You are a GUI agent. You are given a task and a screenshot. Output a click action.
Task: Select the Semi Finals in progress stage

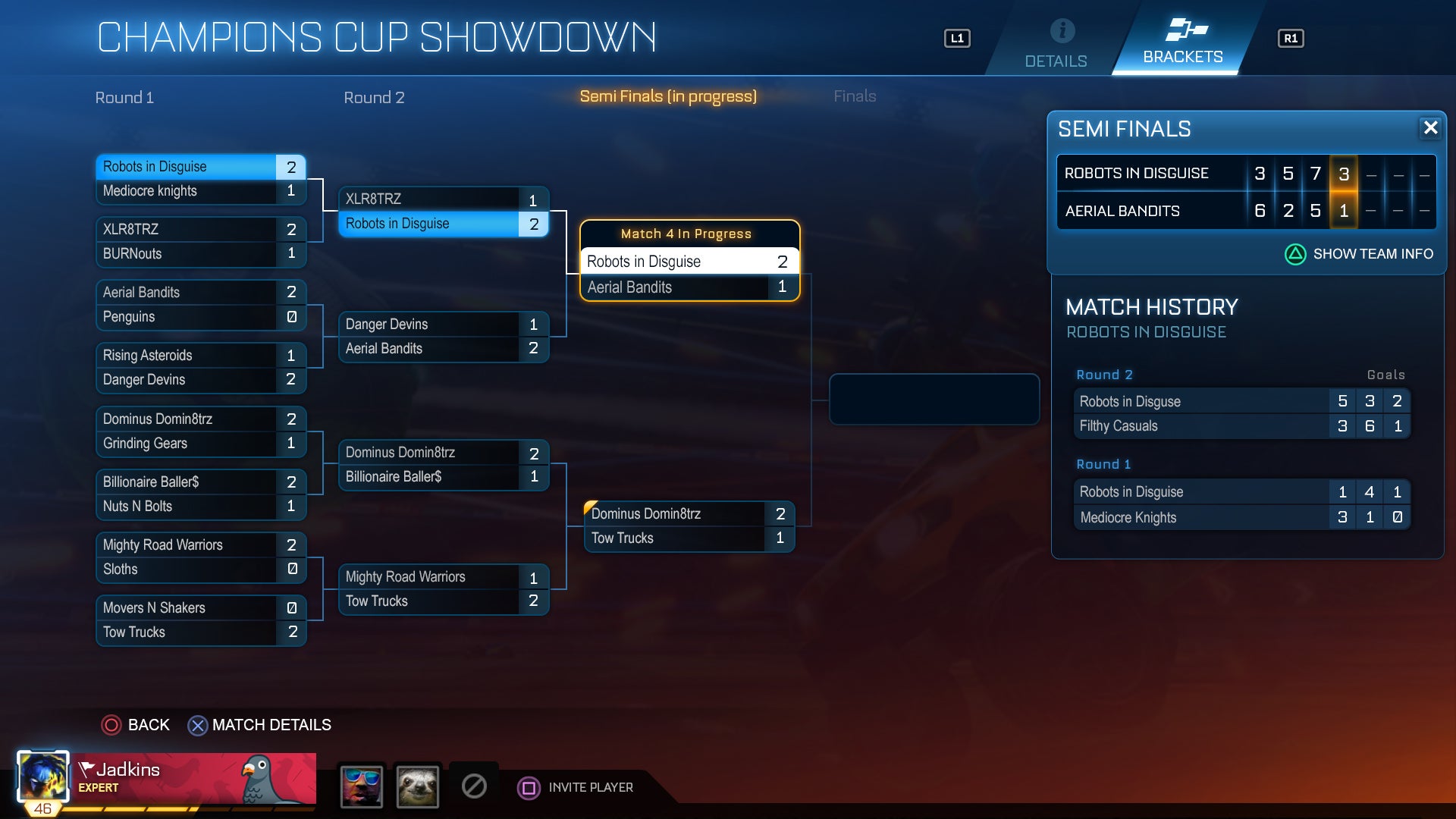click(x=668, y=96)
